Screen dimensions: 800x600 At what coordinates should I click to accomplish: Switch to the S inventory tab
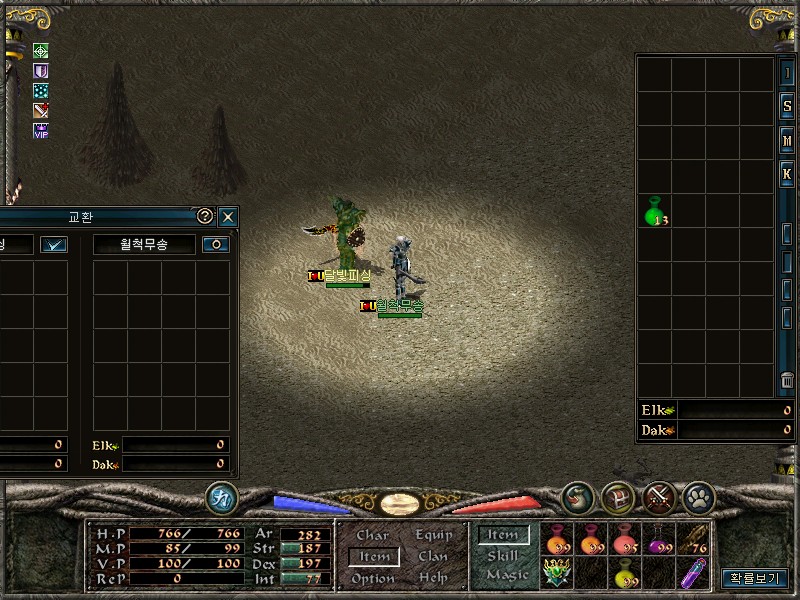787,106
